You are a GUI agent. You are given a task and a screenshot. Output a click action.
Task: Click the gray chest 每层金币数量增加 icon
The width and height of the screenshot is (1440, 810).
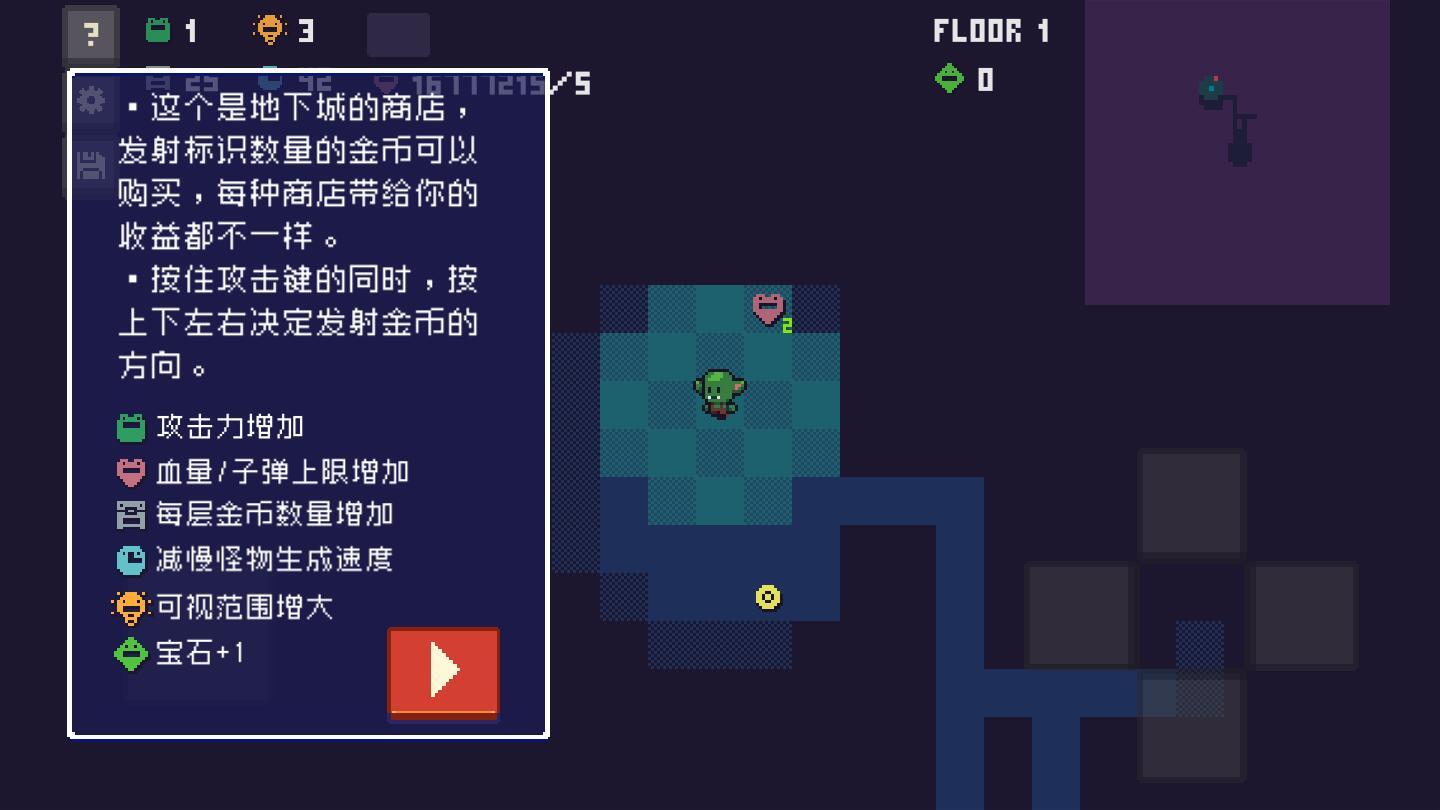131,515
